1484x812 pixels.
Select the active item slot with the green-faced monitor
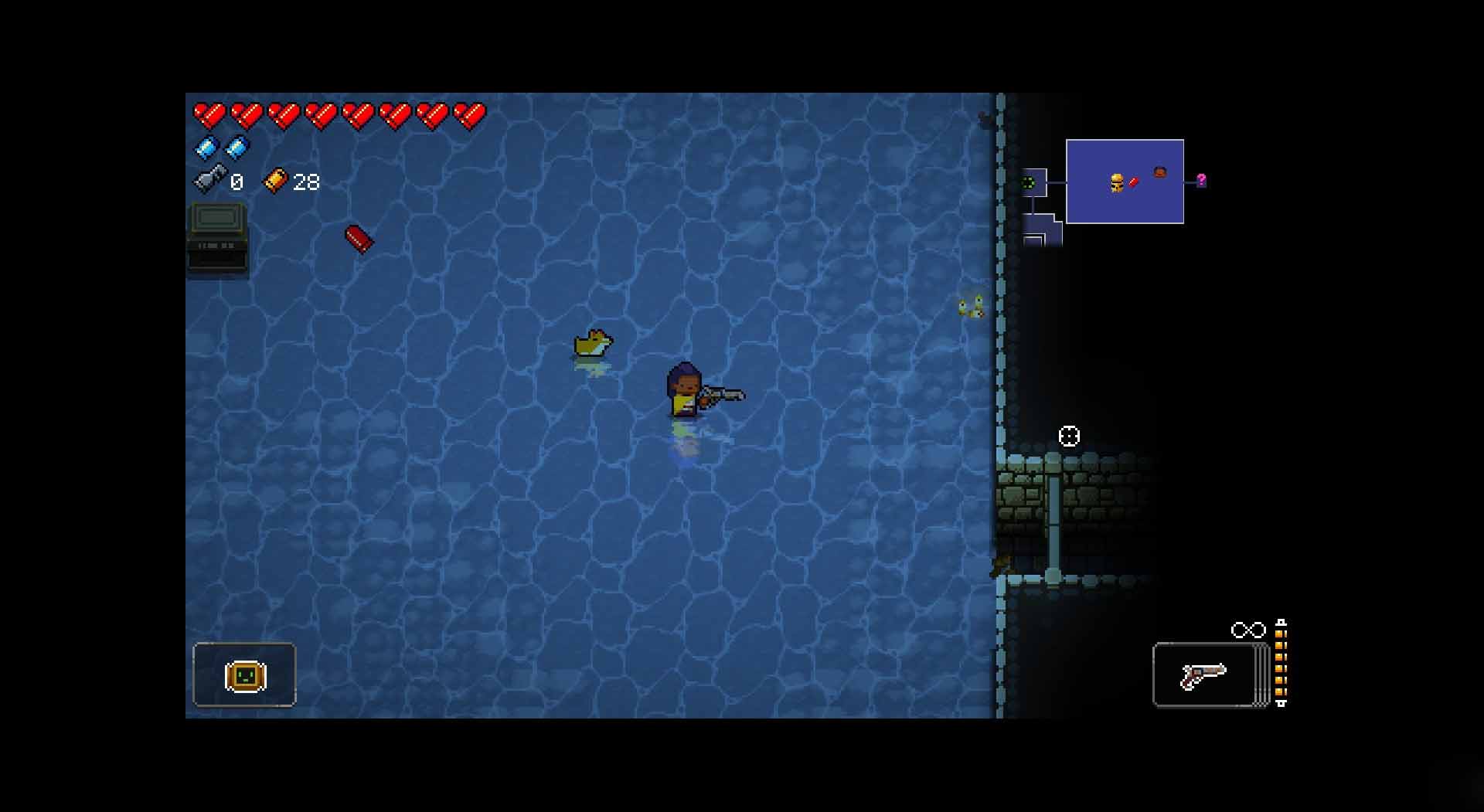tap(244, 674)
